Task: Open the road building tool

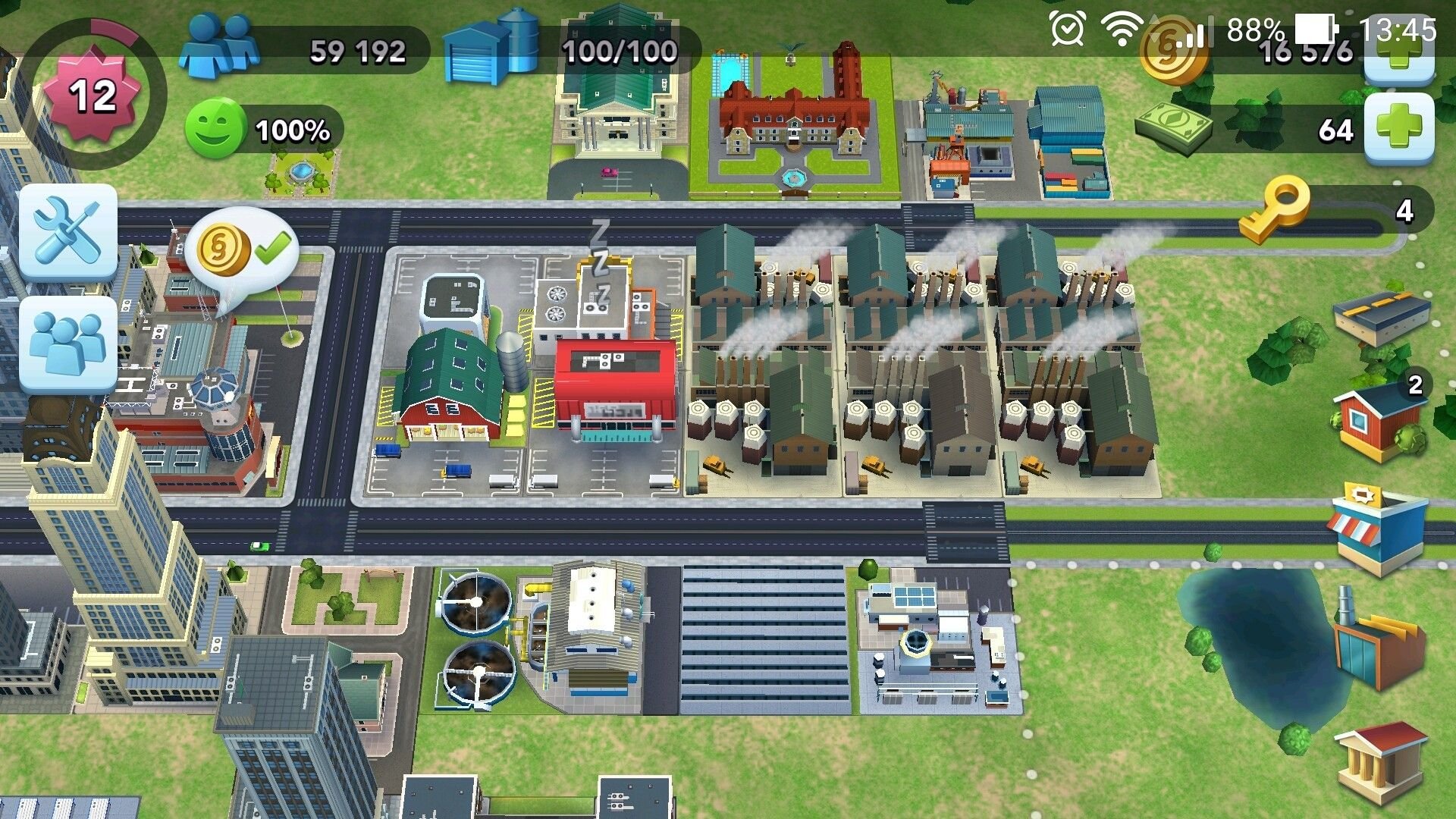Action: tap(1380, 315)
